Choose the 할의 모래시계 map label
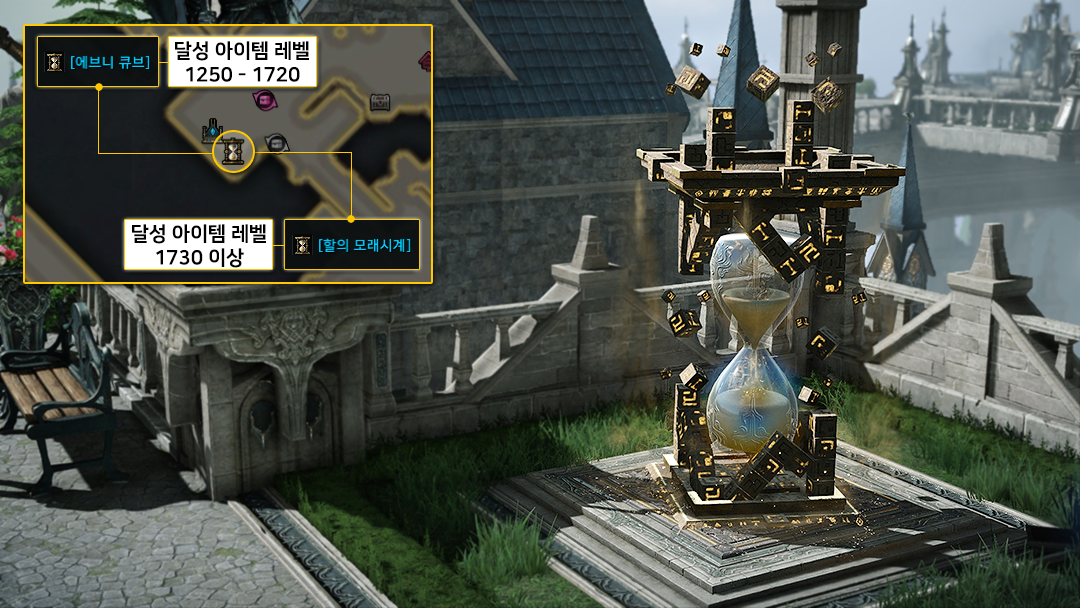1080x608 pixels. [351, 245]
